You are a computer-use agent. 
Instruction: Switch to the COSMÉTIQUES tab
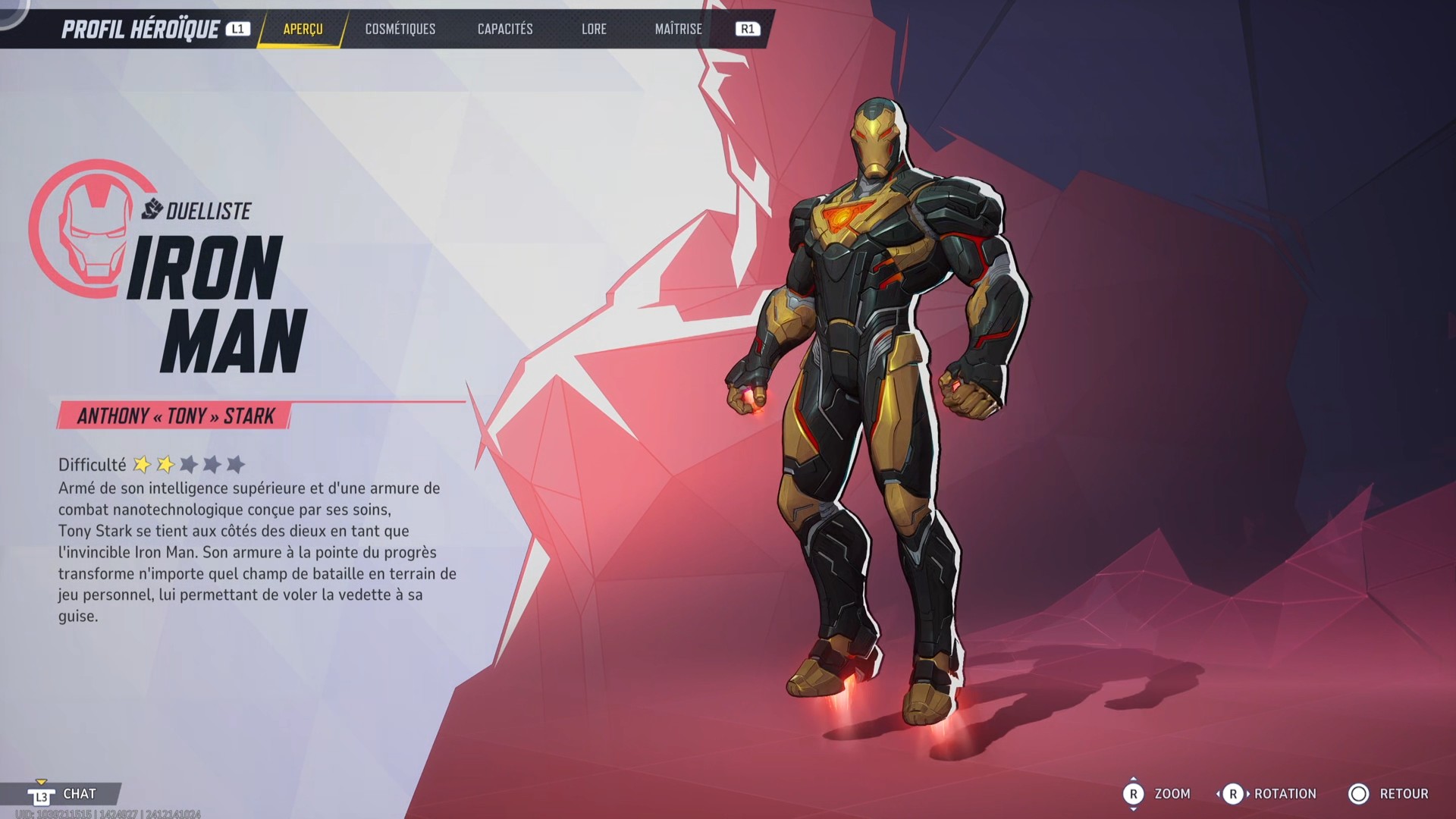click(400, 30)
